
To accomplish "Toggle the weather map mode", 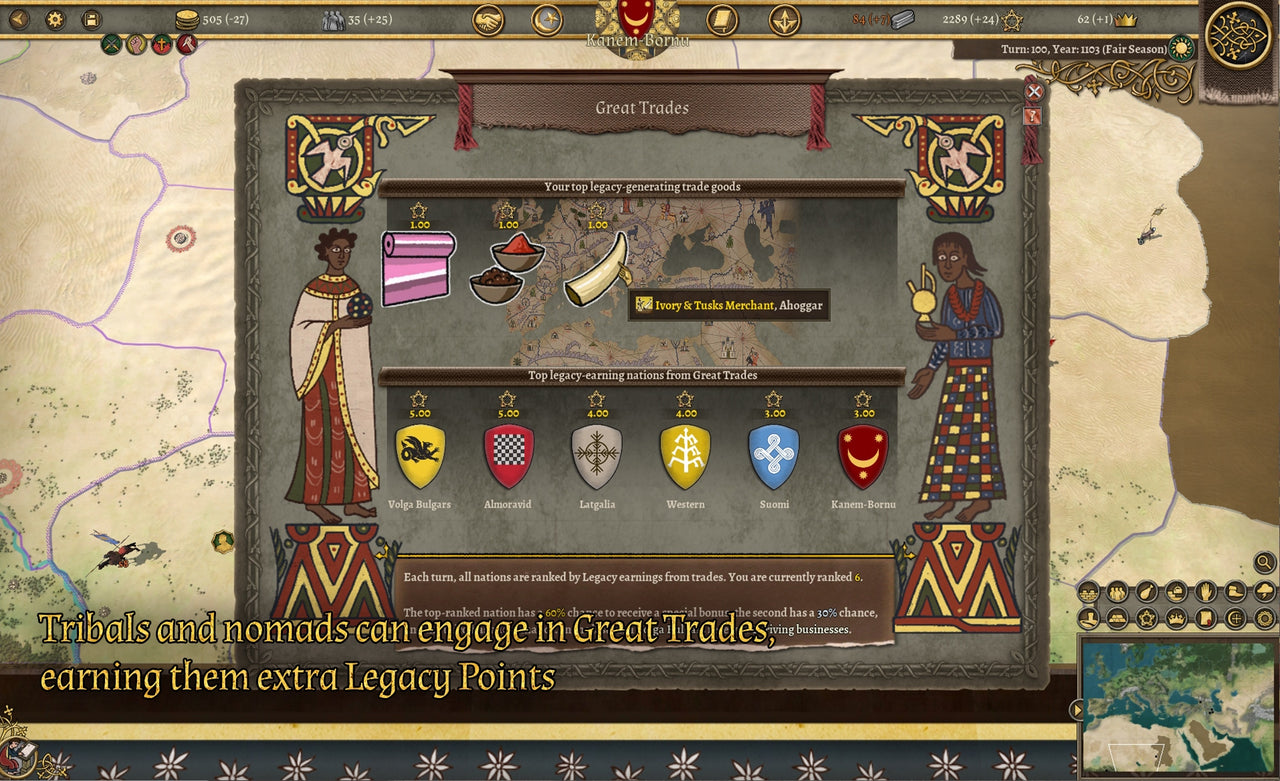I will [1263, 593].
